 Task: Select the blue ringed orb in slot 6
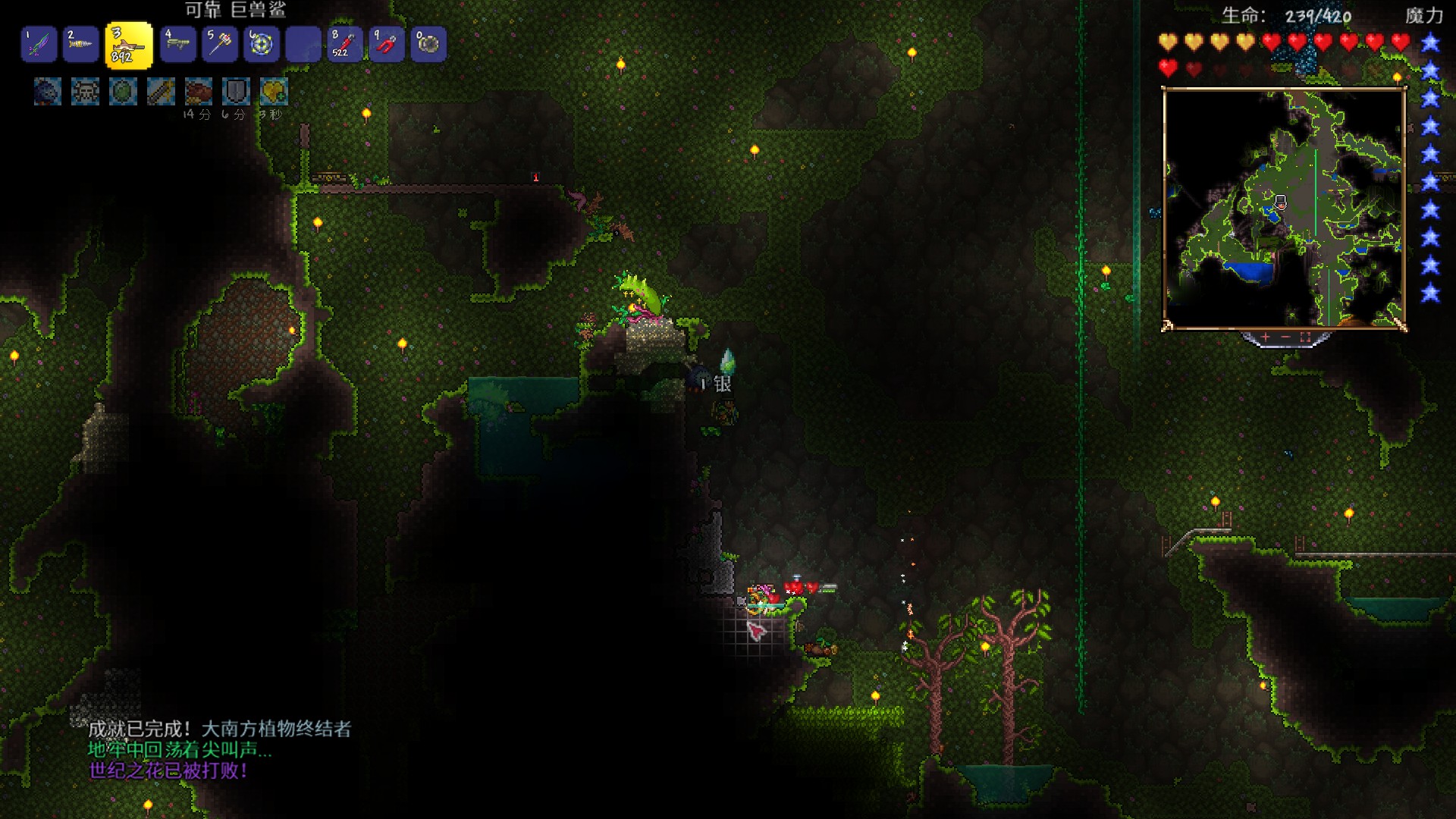[x=262, y=45]
